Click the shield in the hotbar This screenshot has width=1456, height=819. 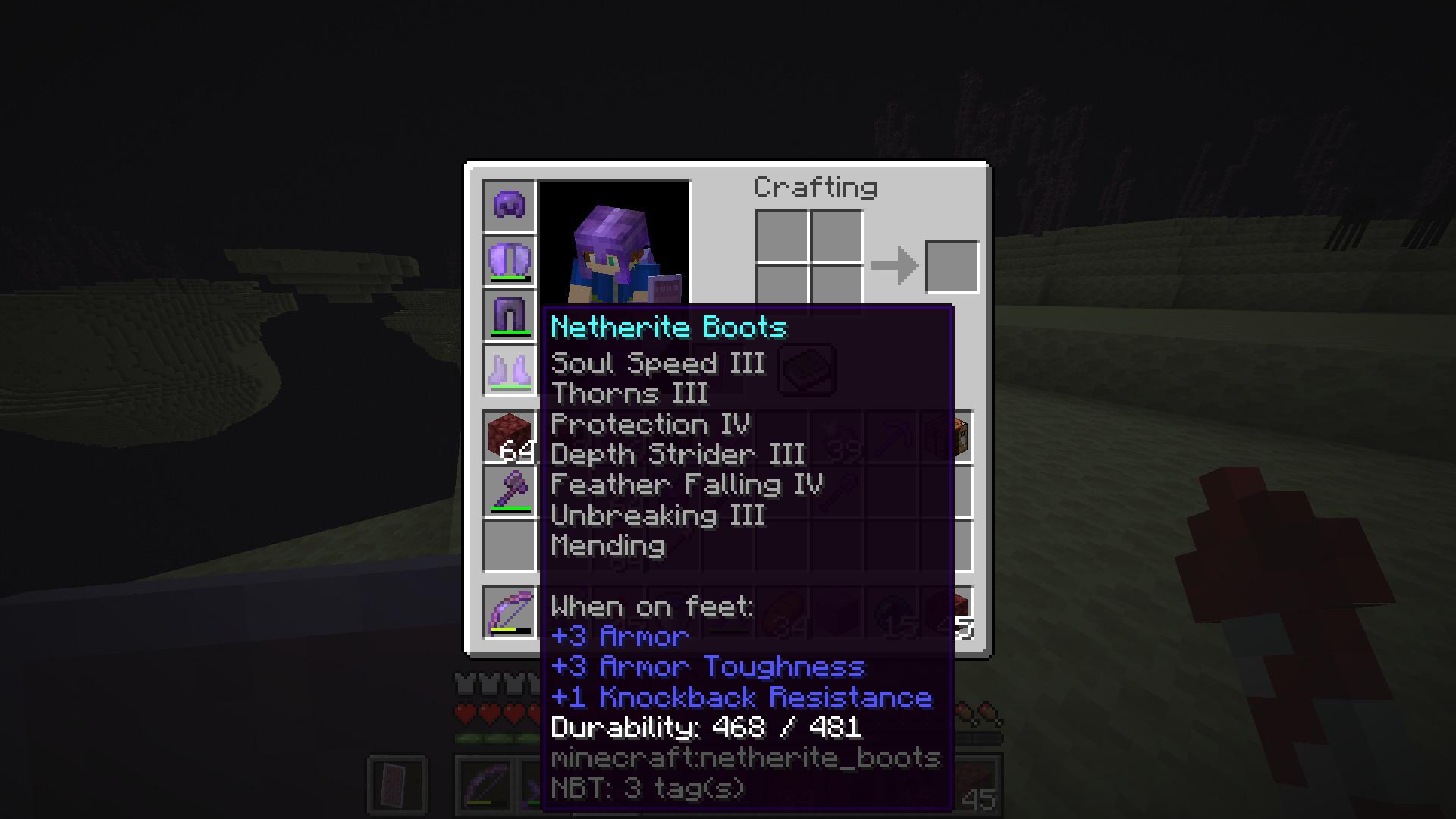tap(397, 785)
